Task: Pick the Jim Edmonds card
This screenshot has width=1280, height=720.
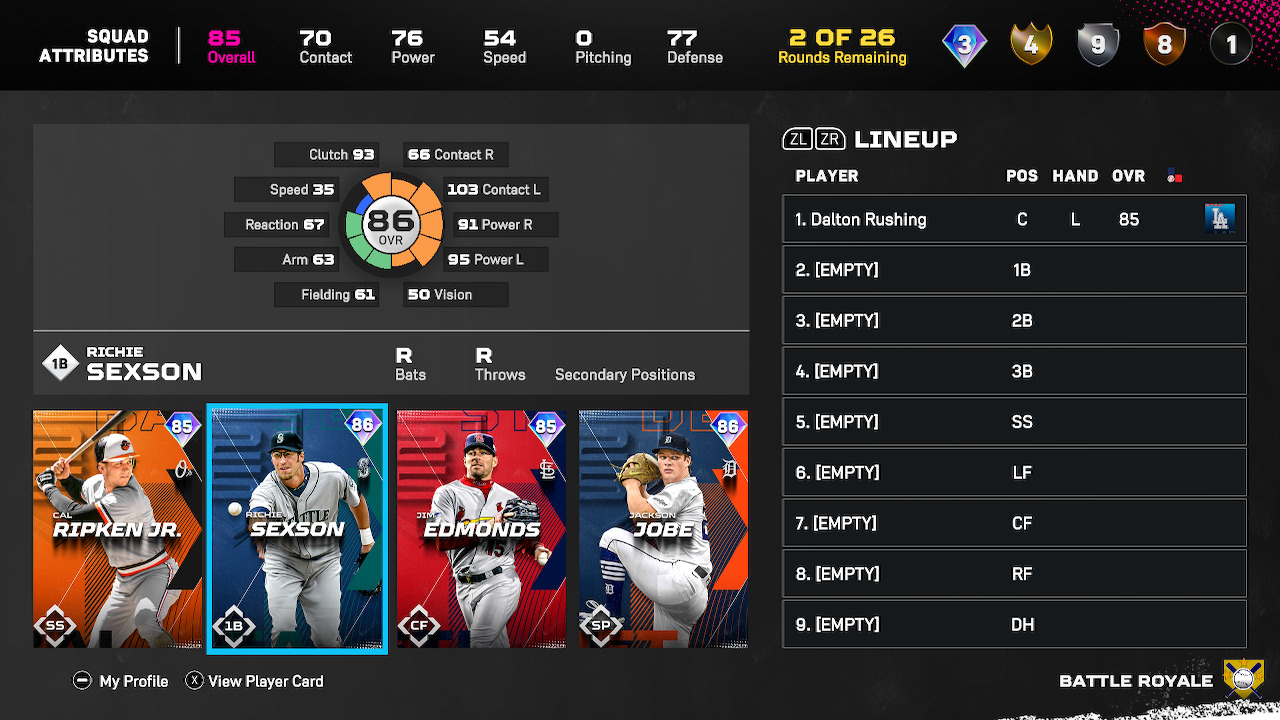Action: (x=481, y=529)
